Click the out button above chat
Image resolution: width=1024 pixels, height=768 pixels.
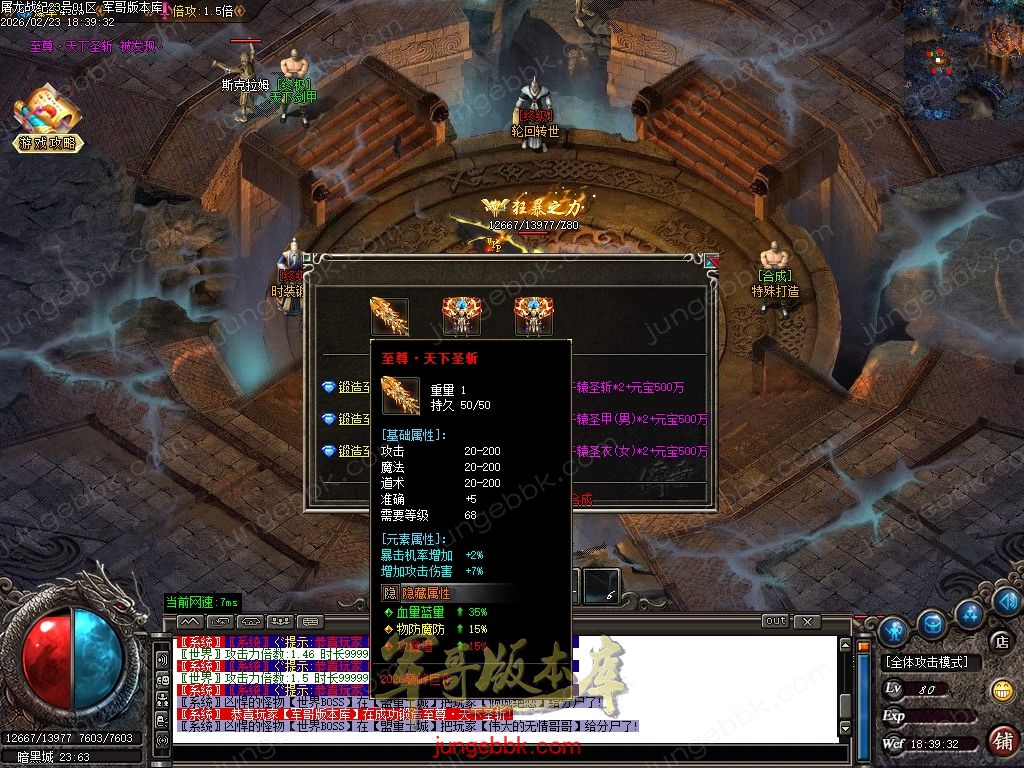[x=775, y=621]
